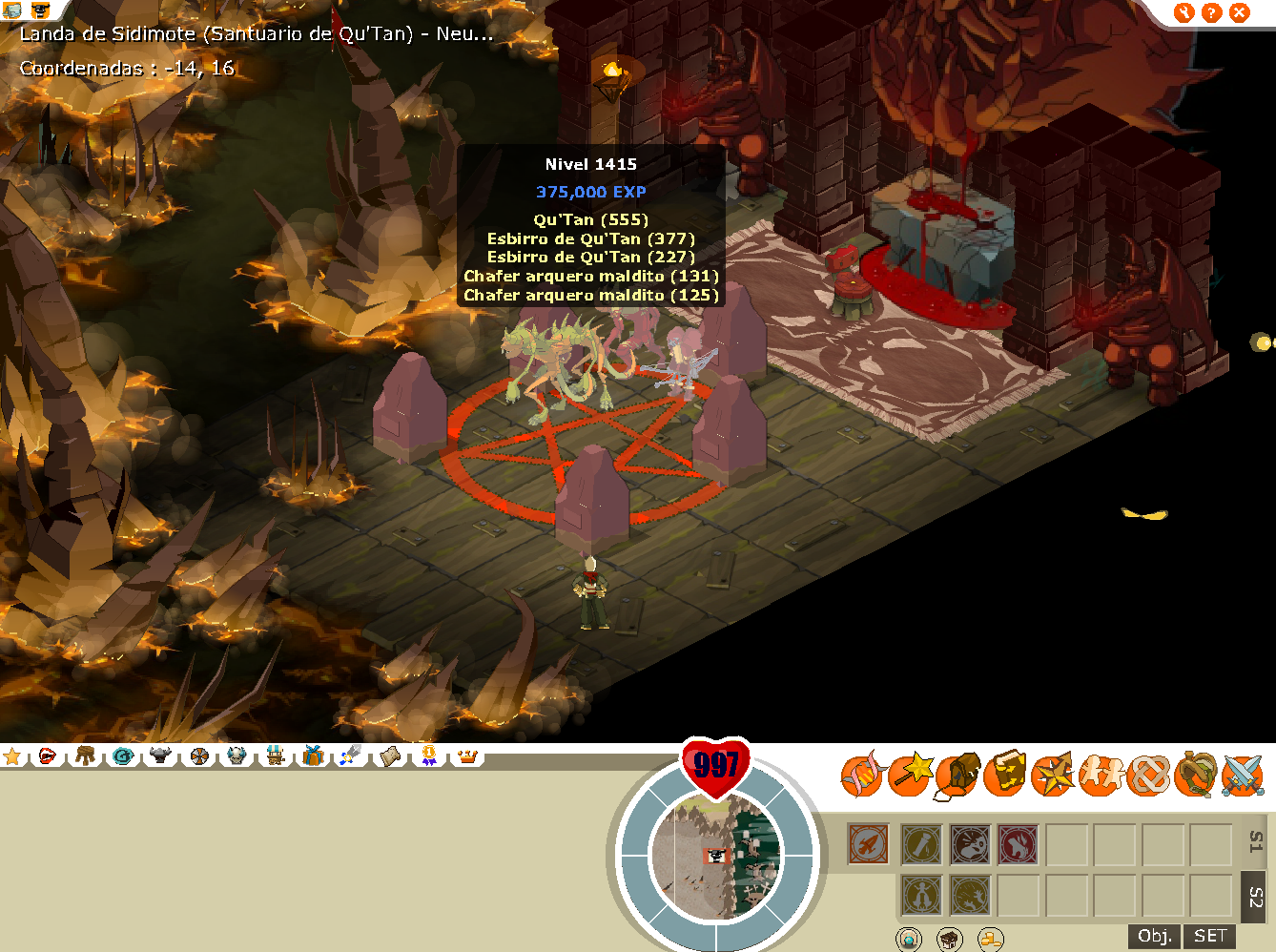Click the red close X button
This screenshot has width=1276, height=952.
1239,12
